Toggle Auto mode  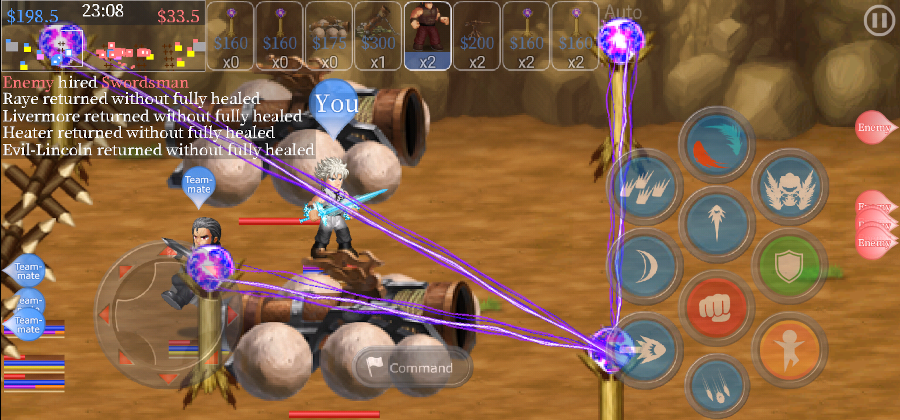point(621,13)
